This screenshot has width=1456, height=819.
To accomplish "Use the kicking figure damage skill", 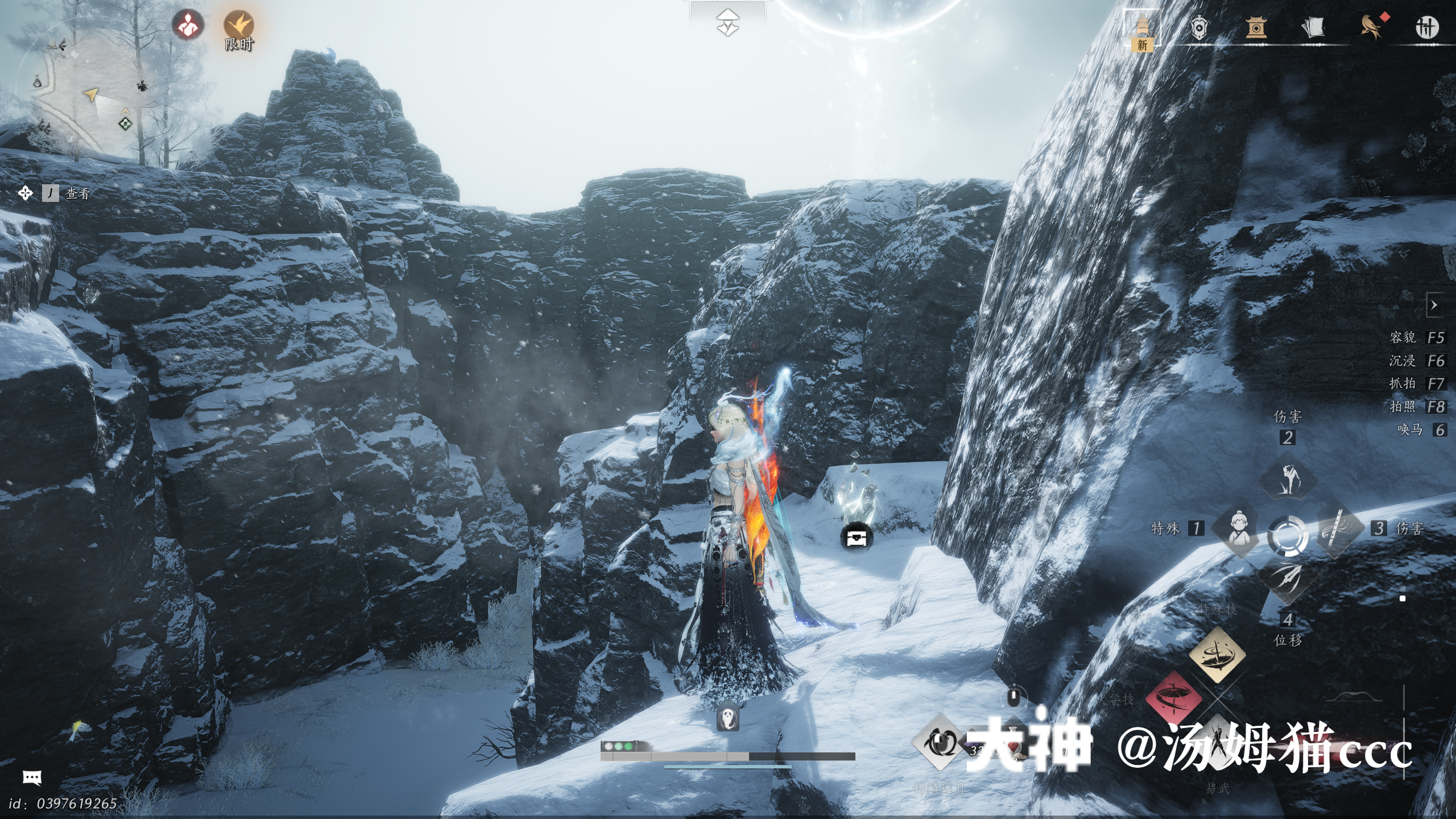I will point(1288,479).
